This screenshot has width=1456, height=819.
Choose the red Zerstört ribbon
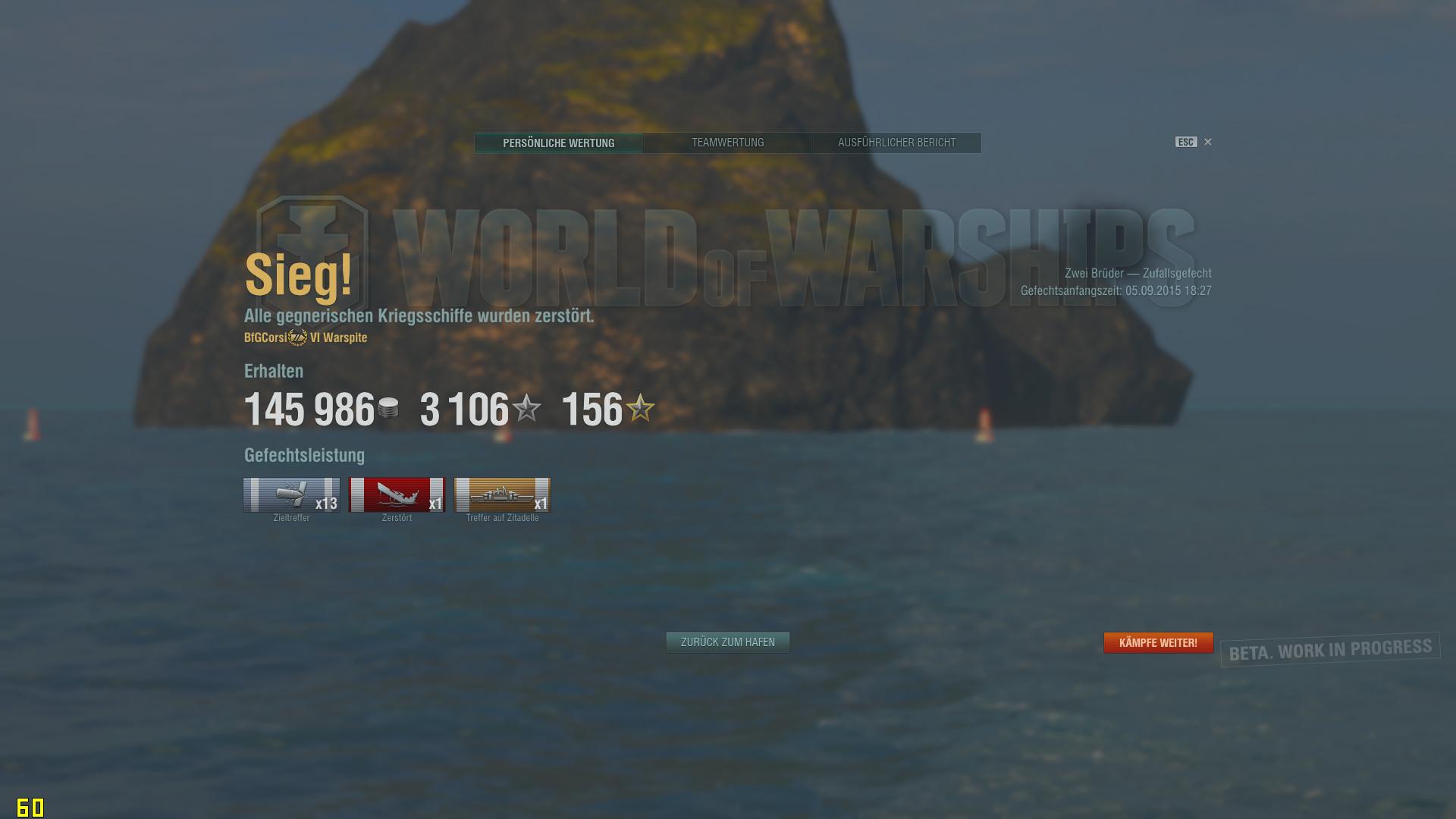[x=397, y=494]
